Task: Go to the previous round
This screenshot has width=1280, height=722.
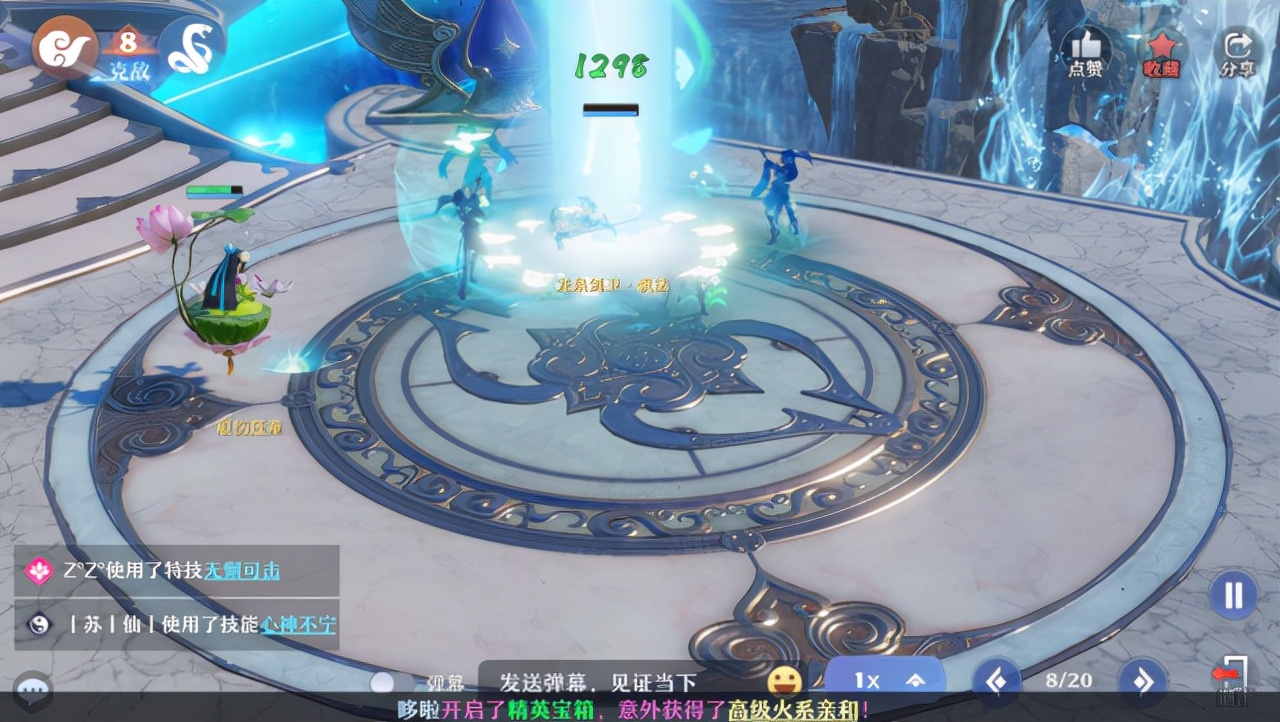Action: [996, 681]
